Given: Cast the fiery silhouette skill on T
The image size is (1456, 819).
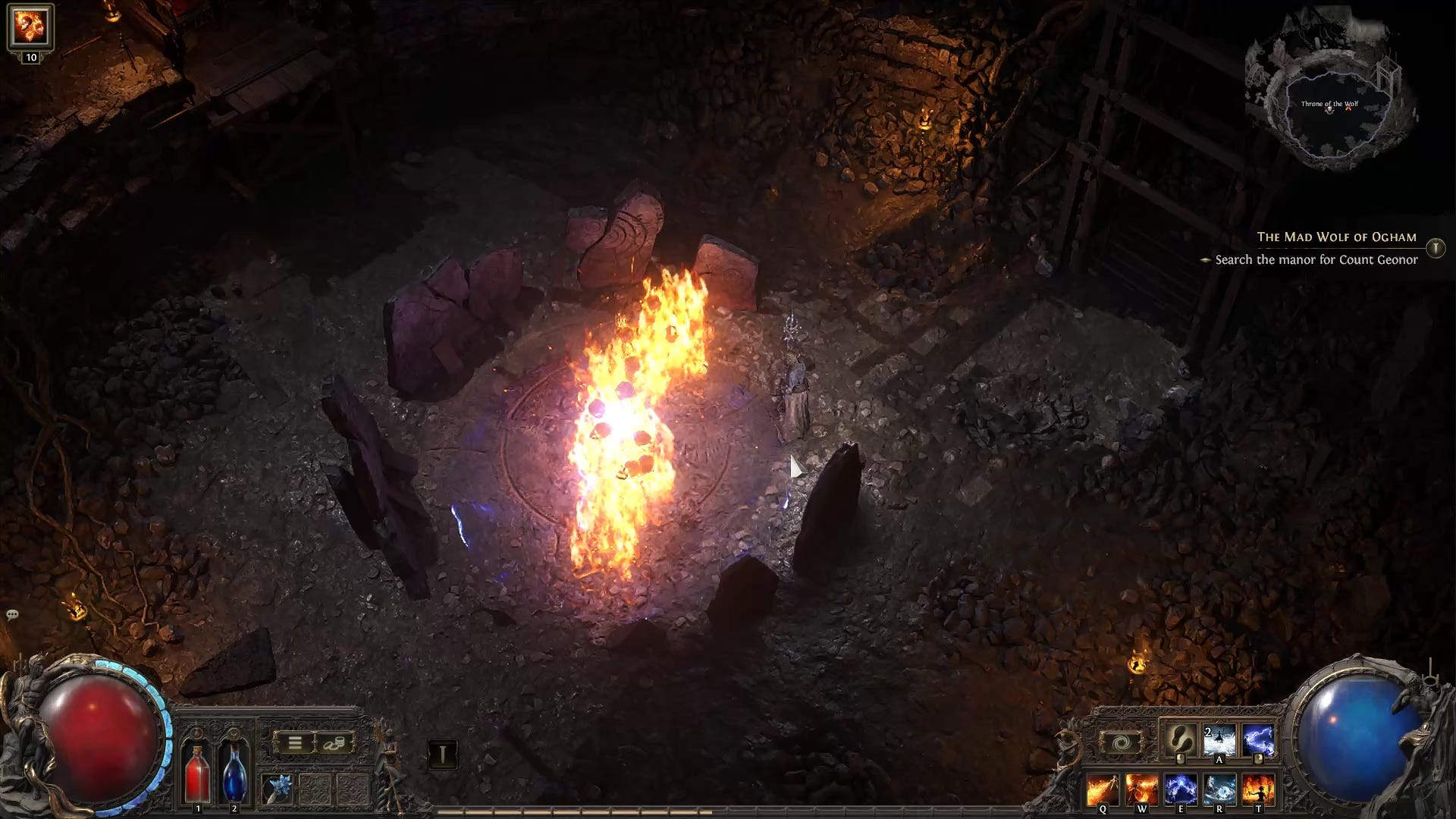Looking at the screenshot, I should click(x=1258, y=790).
